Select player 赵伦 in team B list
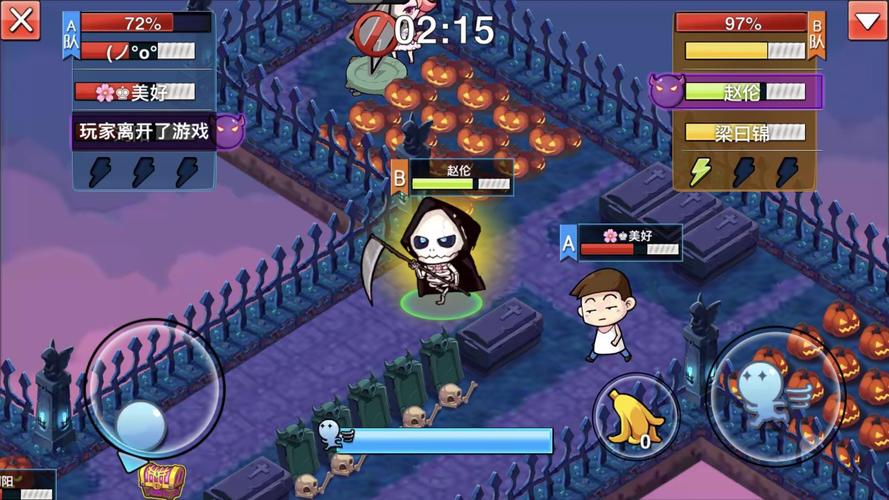Screen dimensions: 889x500 click(745, 92)
